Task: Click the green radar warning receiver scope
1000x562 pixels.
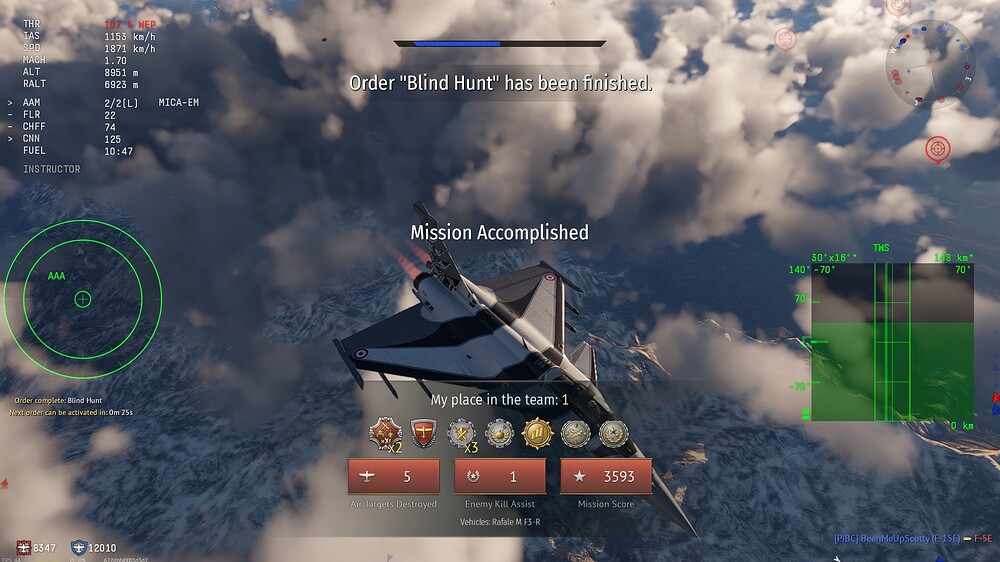Action: [83, 298]
